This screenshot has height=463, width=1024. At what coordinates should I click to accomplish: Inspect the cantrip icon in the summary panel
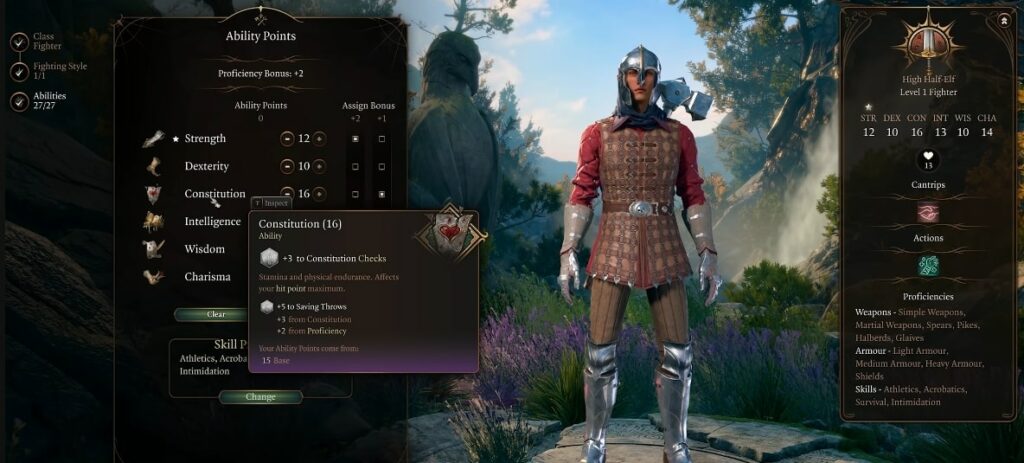(928, 212)
